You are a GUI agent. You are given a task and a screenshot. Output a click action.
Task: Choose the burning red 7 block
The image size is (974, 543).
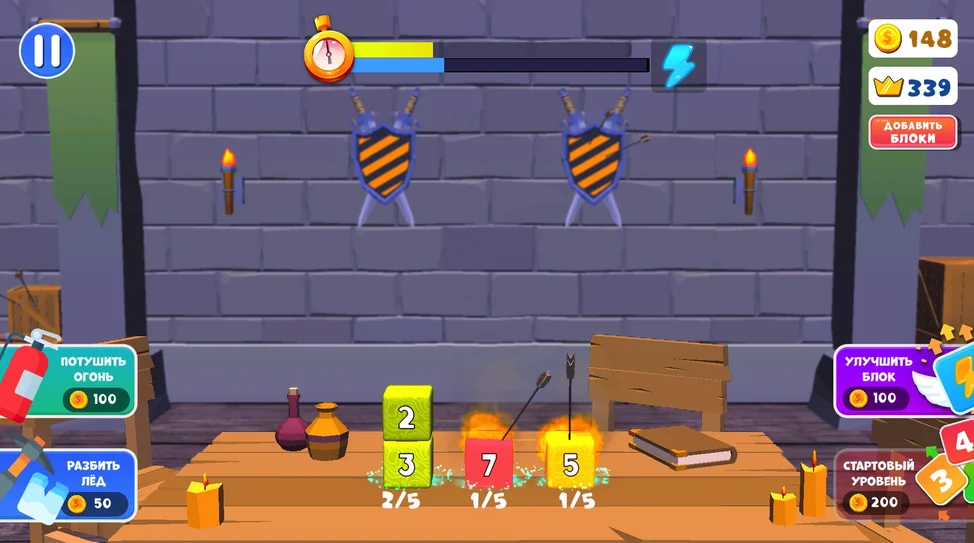tap(489, 465)
